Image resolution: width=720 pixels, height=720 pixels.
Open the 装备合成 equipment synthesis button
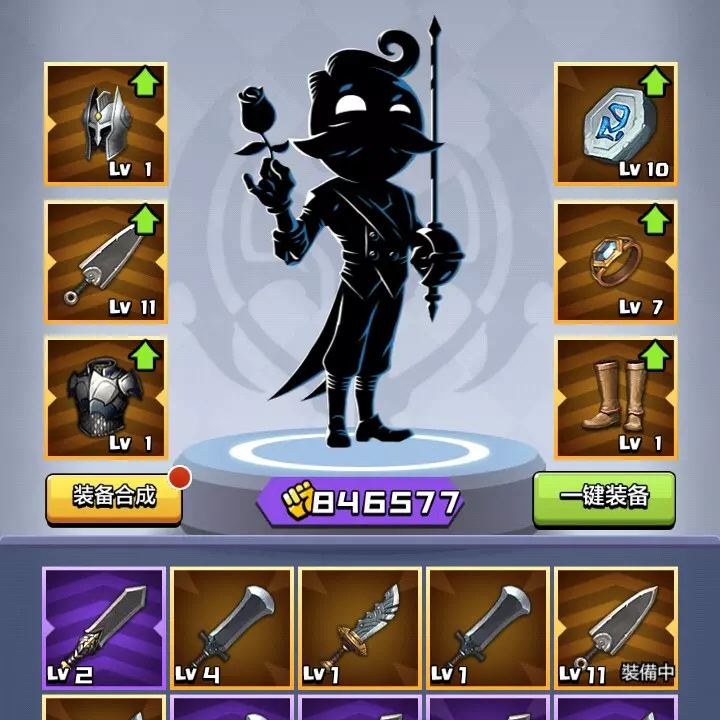pyautogui.click(x=114, y=497)
